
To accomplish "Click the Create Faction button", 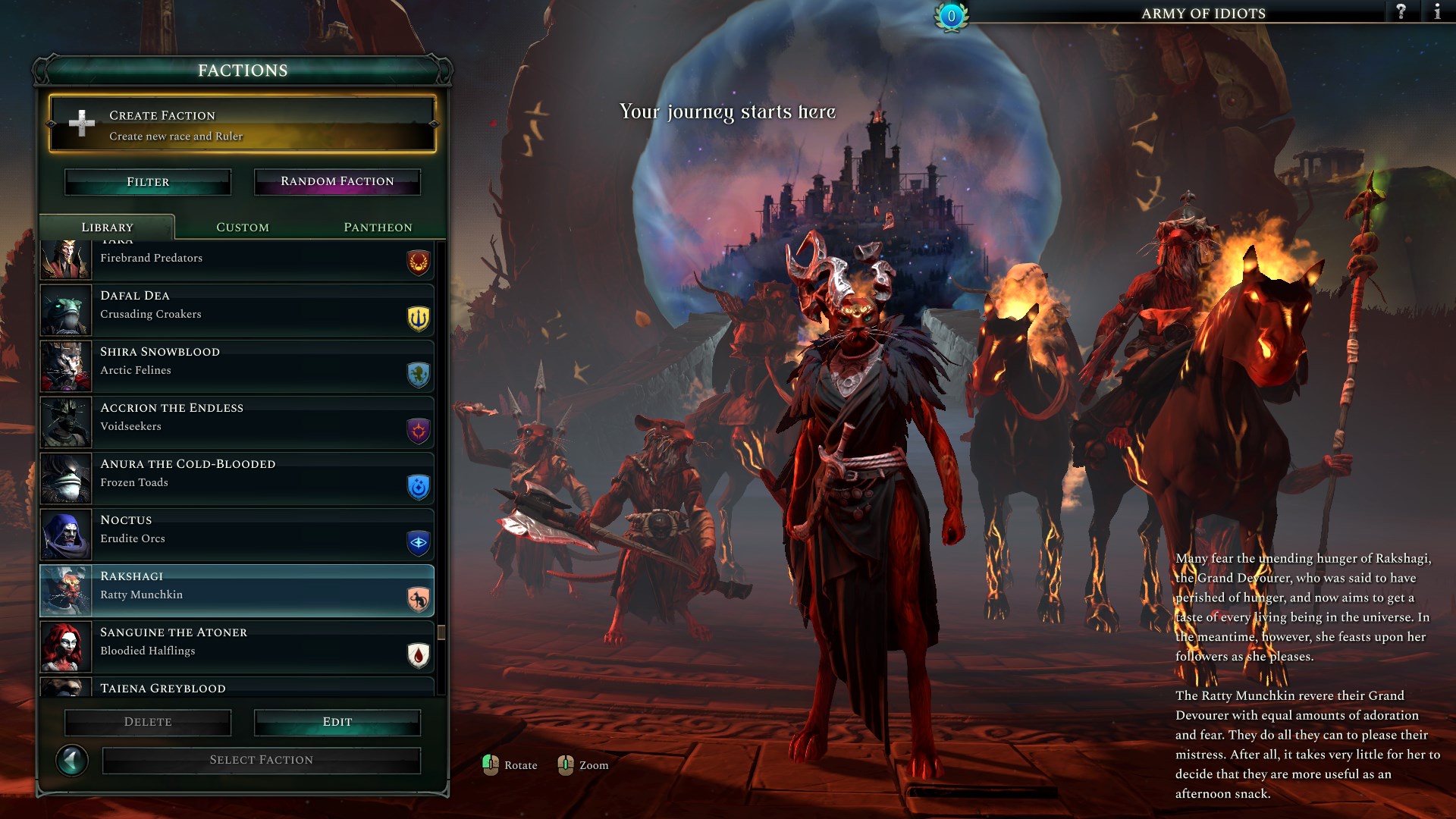I will click(242, 124).
